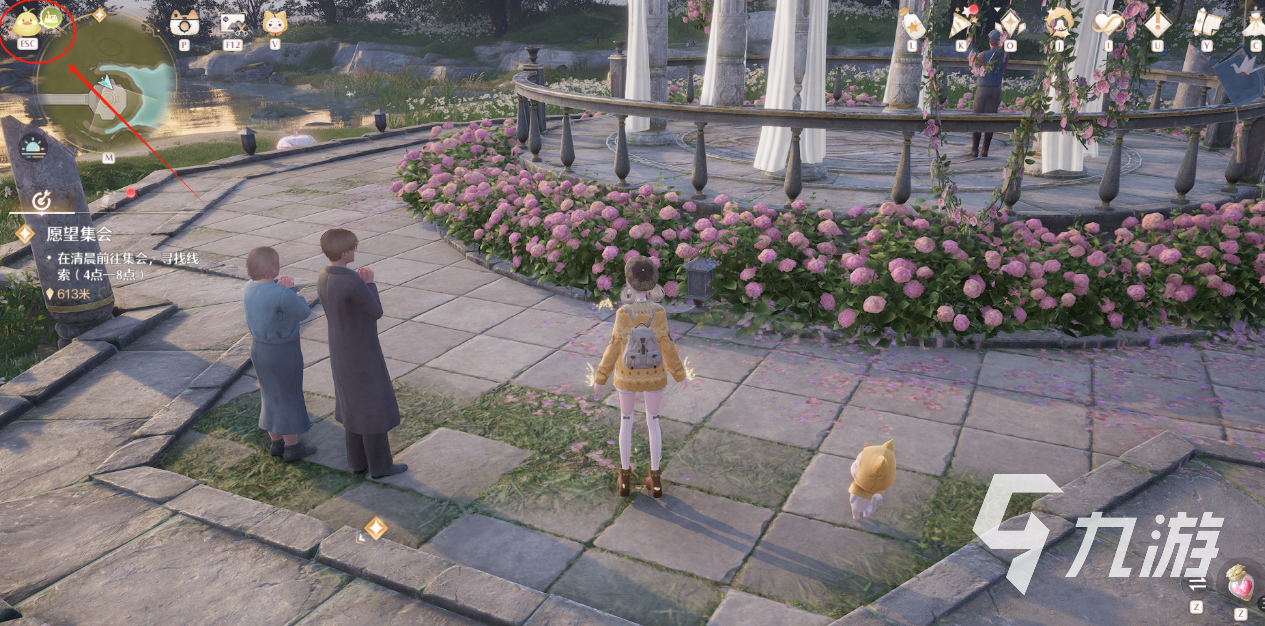
Task: Click the exclamation mark diamond icon
Action: coord(1157,22)
